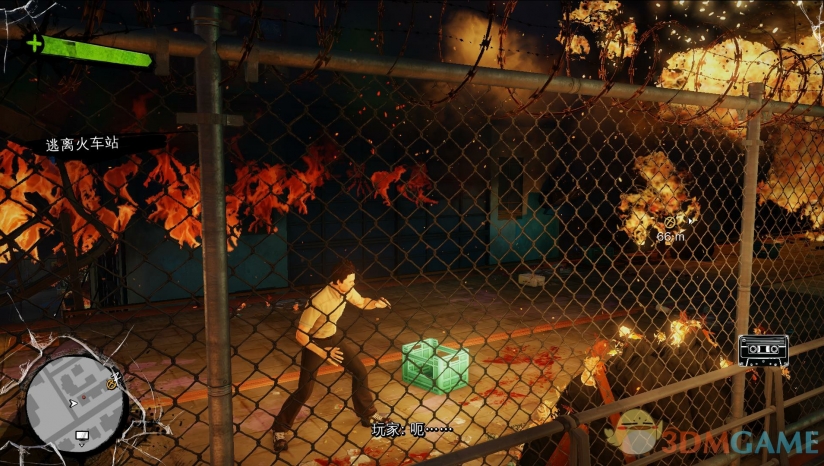
Task: Click the 66 m objective waypoint marker
Action: (669, 220)
